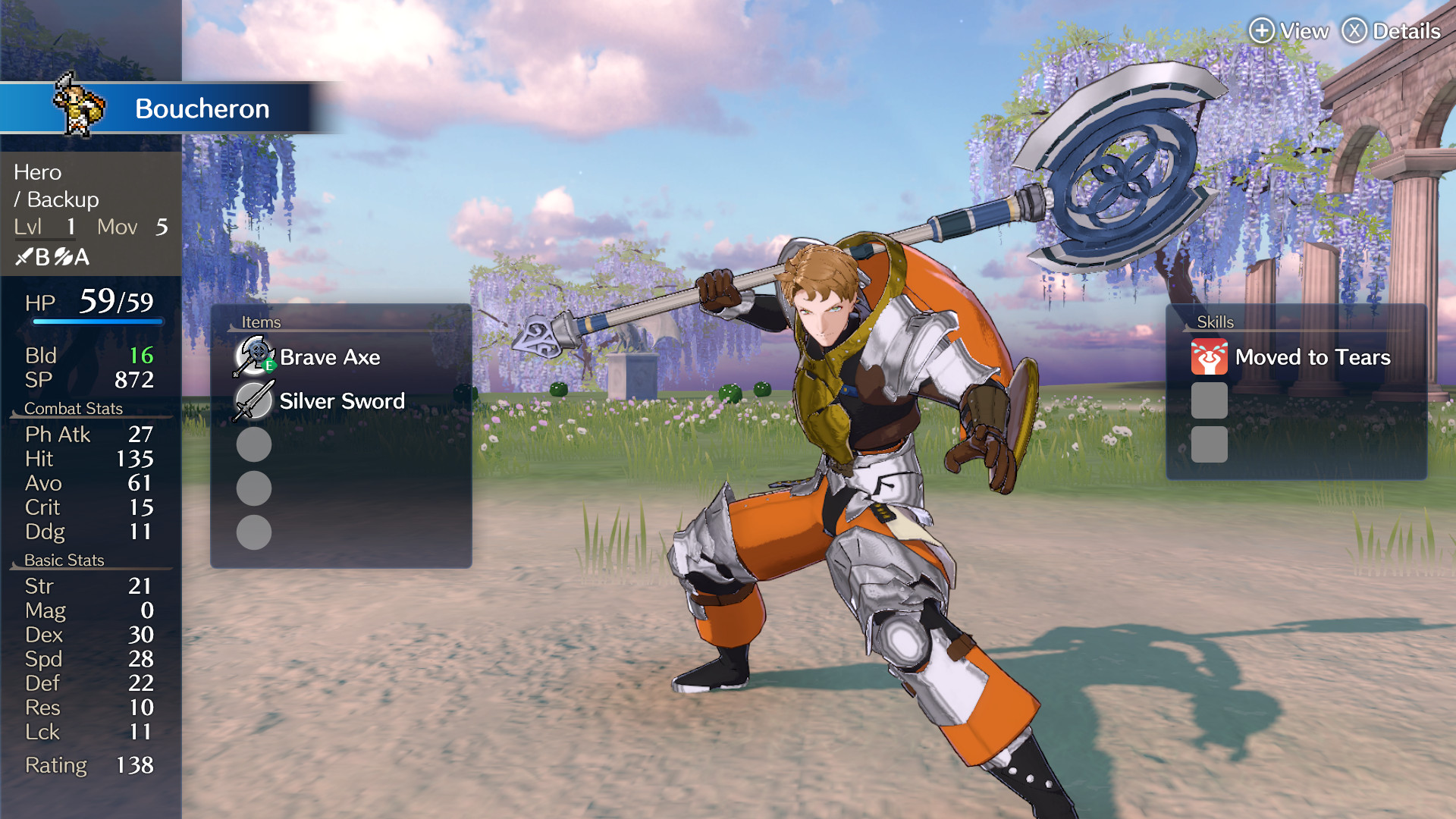The height and width of the screenshot is (819, 1456).
Task: Collapse the Skills panel header
Action: tap(1214, 322)
